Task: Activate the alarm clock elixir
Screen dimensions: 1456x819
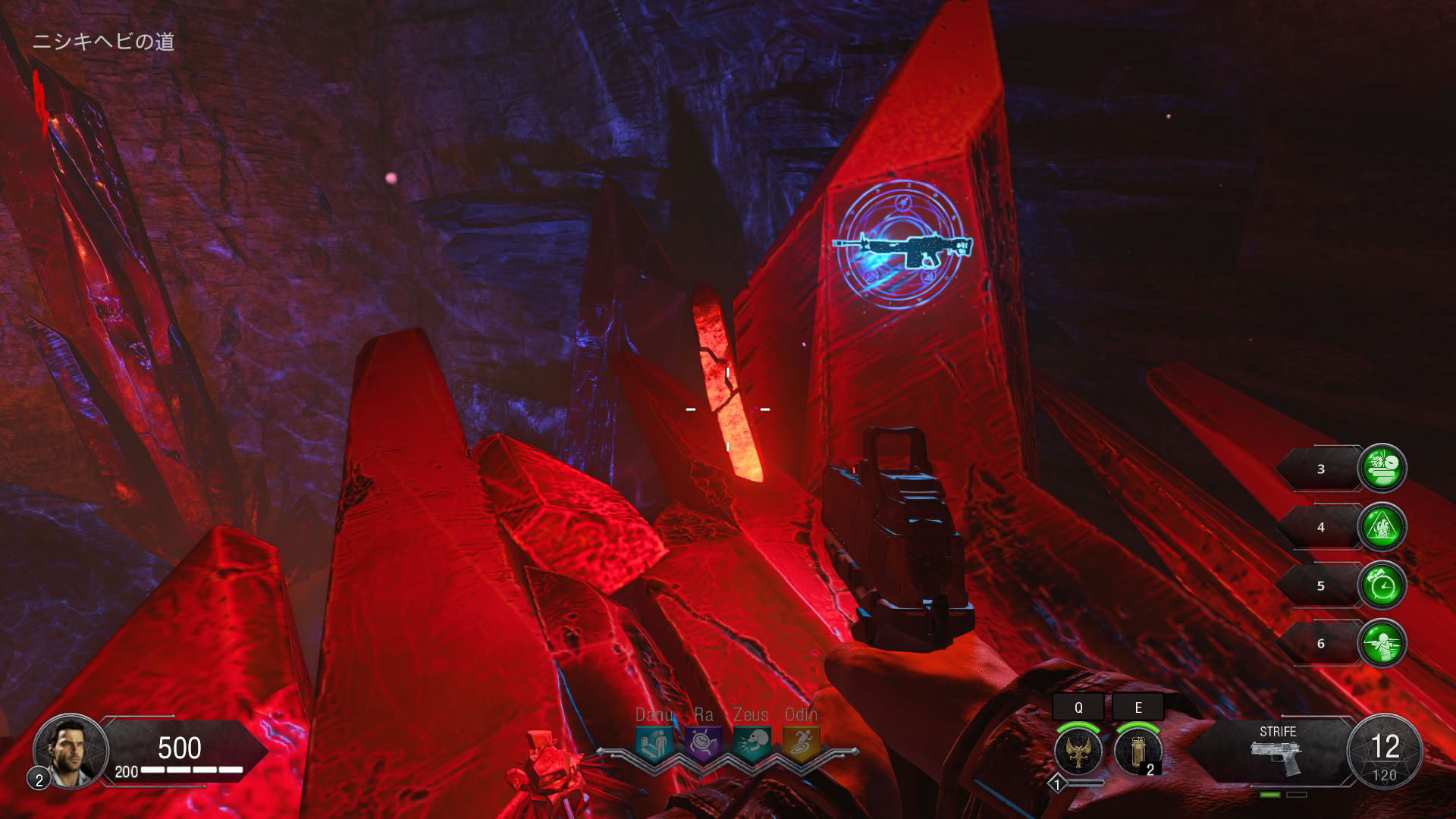Action: pos(1382,585)
